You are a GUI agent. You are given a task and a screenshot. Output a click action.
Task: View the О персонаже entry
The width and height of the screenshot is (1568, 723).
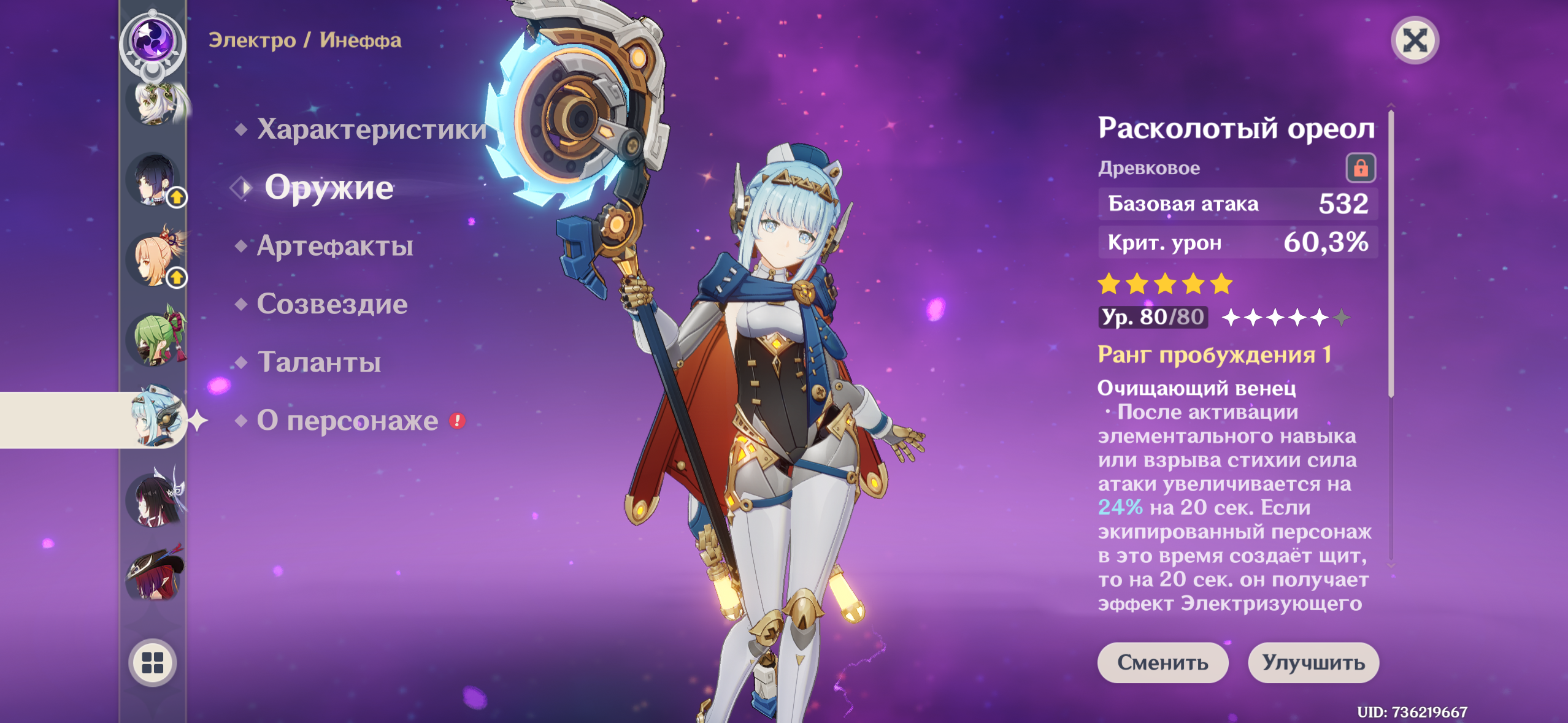pyautogui.click(x=347, y=421)
